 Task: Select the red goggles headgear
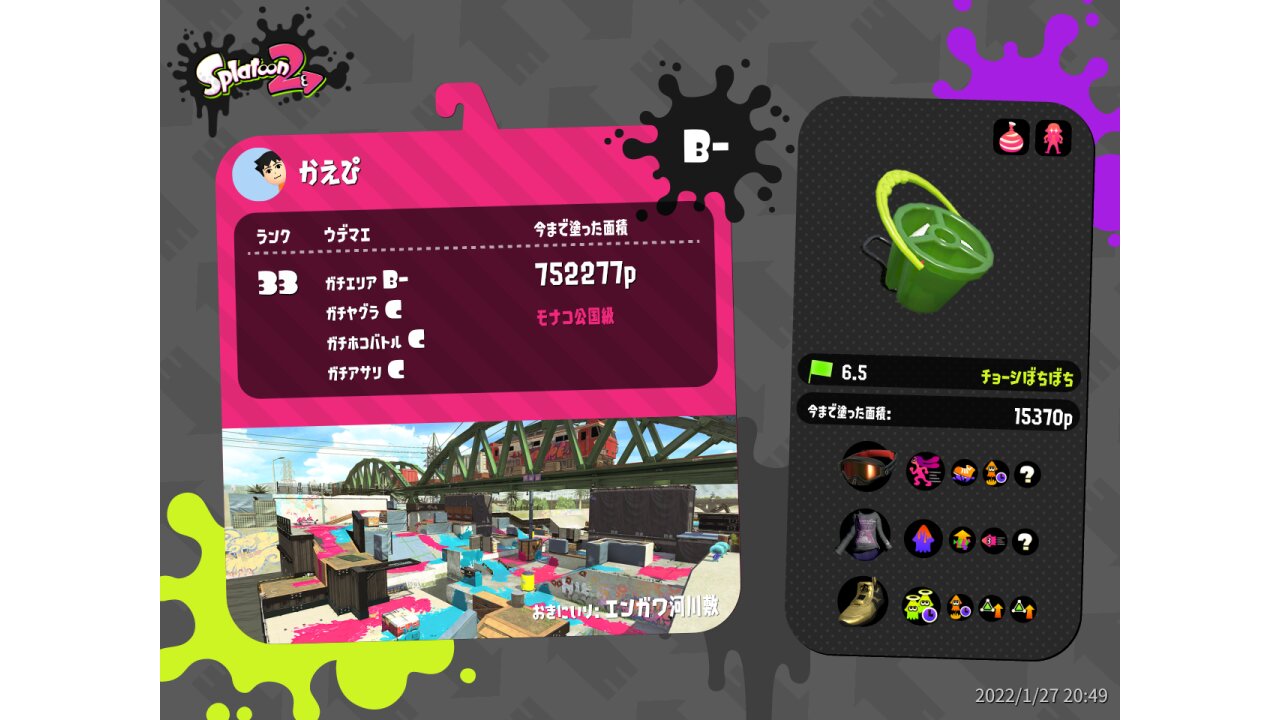coord(866,467)
